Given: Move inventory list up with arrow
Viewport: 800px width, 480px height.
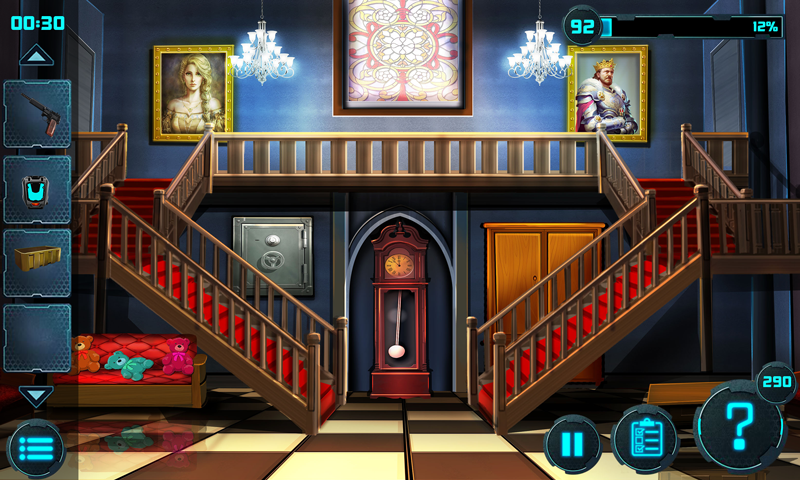Looking at the screenshot, I should 36,56.
